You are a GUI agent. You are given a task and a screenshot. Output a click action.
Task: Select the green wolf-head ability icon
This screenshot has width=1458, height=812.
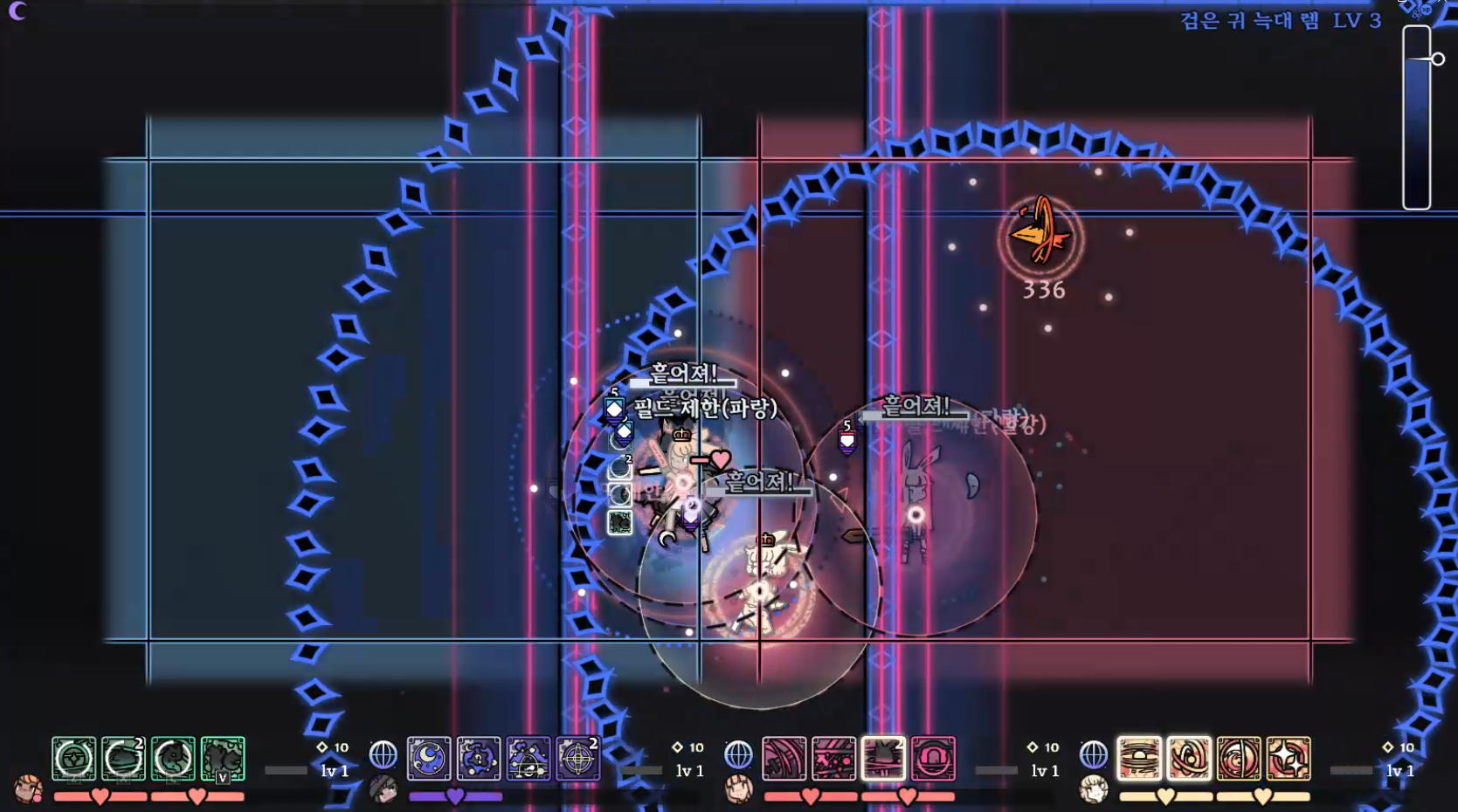[173, 759]
